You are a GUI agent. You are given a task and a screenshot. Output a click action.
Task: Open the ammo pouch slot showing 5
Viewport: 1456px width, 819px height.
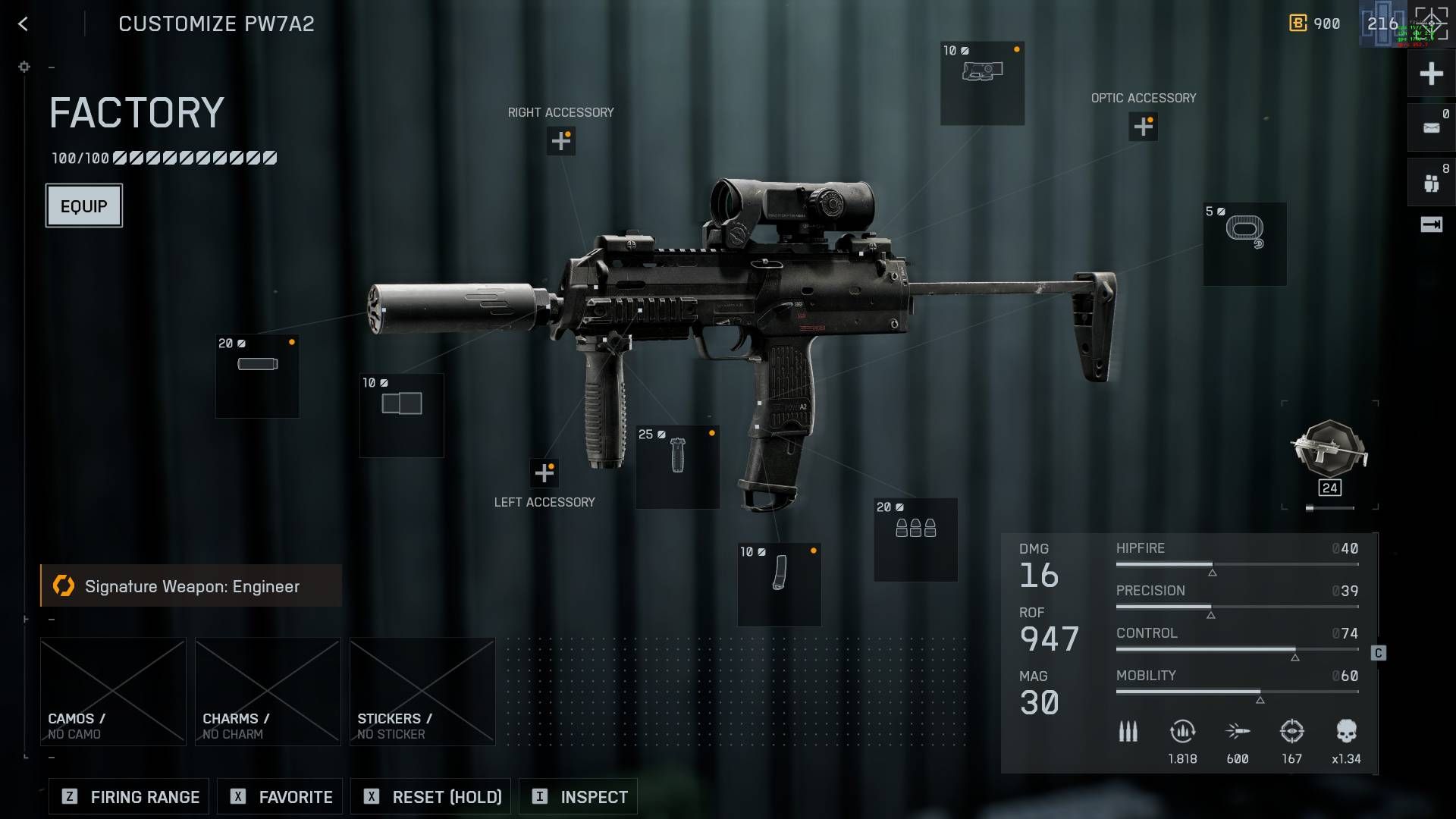click(1244, 243)
